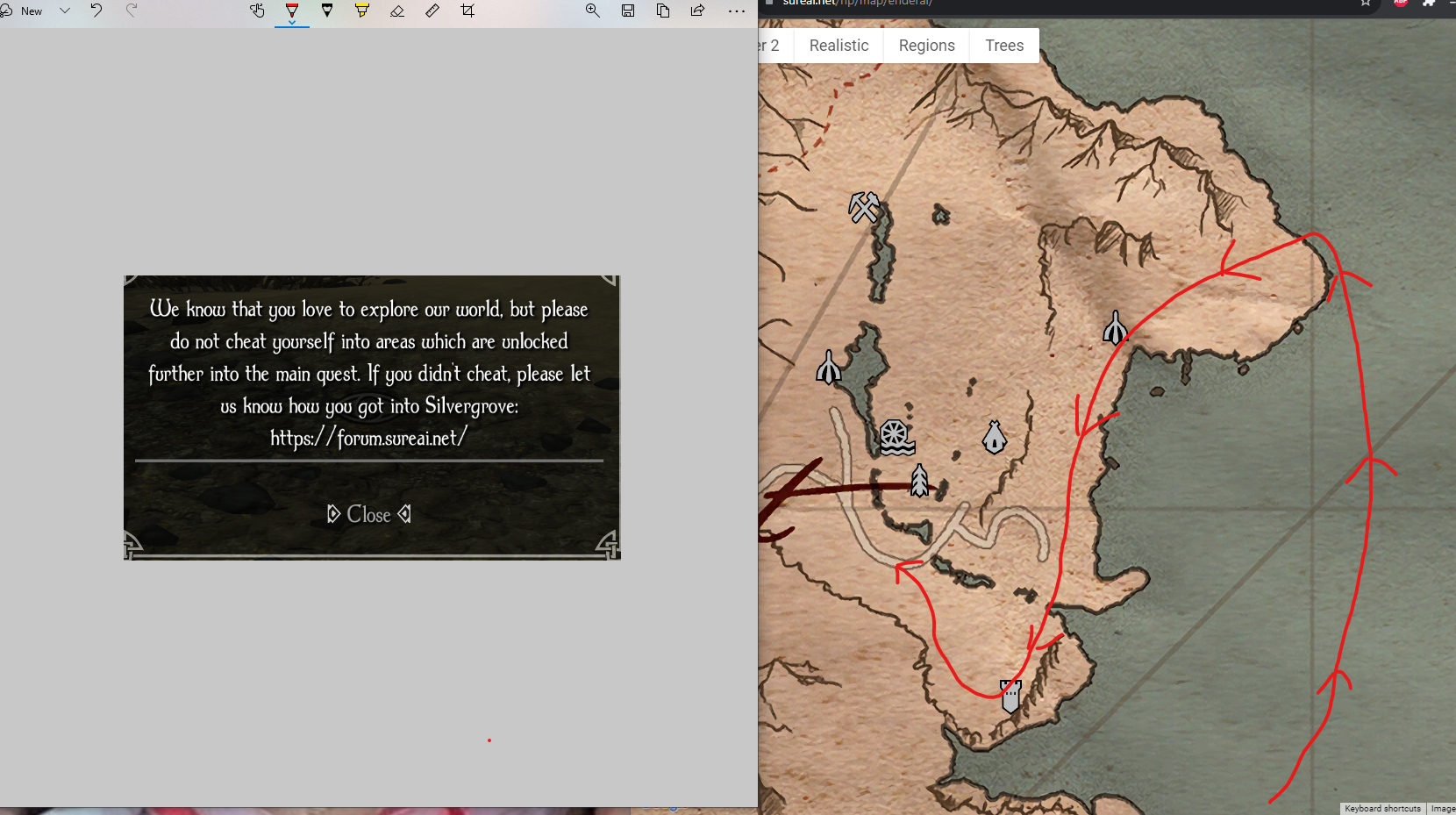1456x815 pixels.
Task: Select the Eraser tool
Action: (x=397, y=11)
